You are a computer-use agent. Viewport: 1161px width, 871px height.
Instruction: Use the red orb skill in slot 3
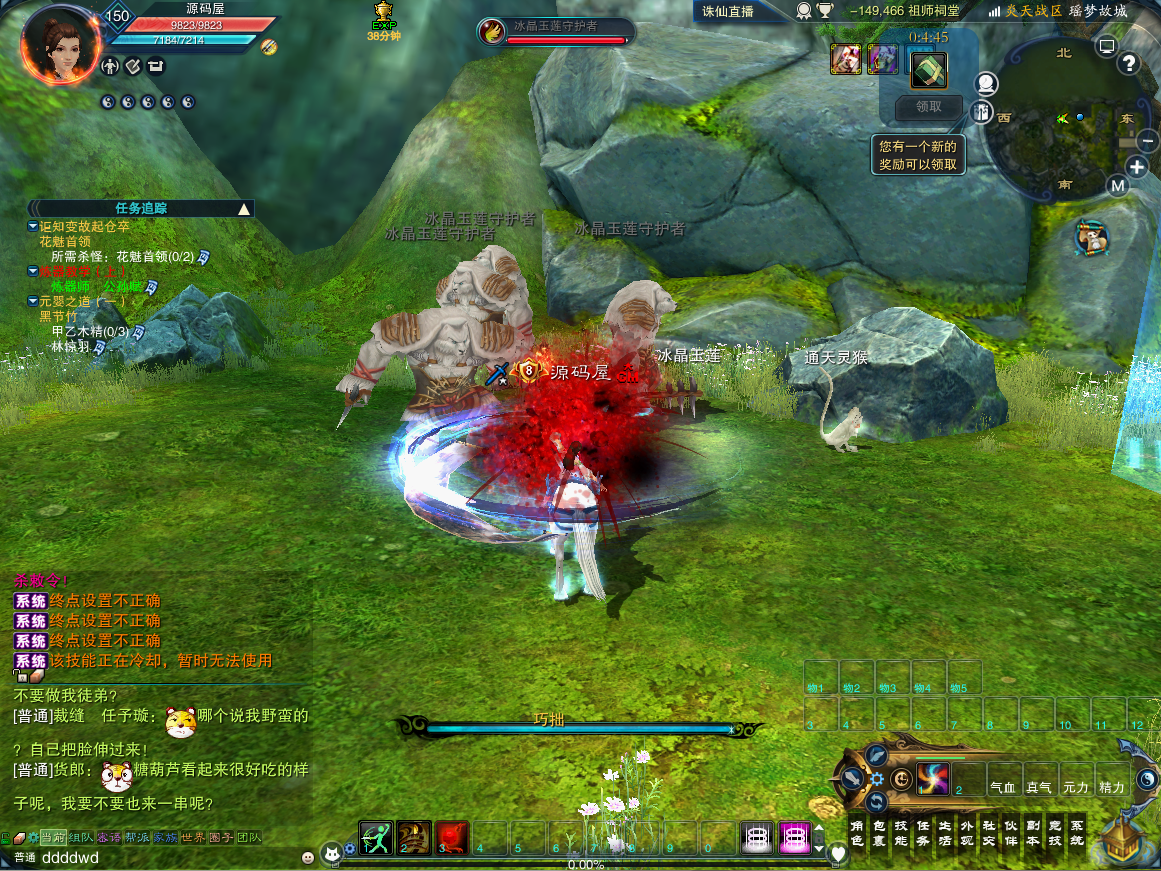pos(451,838)
